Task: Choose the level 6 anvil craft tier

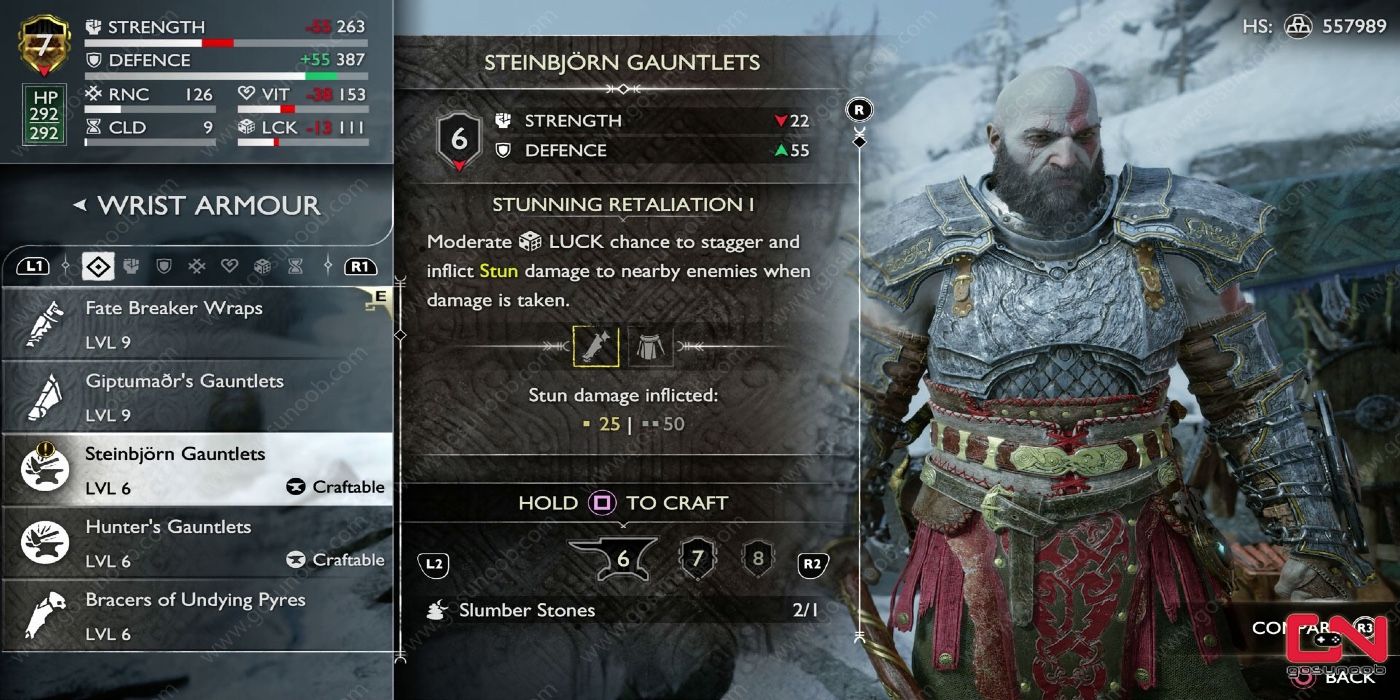Action: click(x=612, y=558)
